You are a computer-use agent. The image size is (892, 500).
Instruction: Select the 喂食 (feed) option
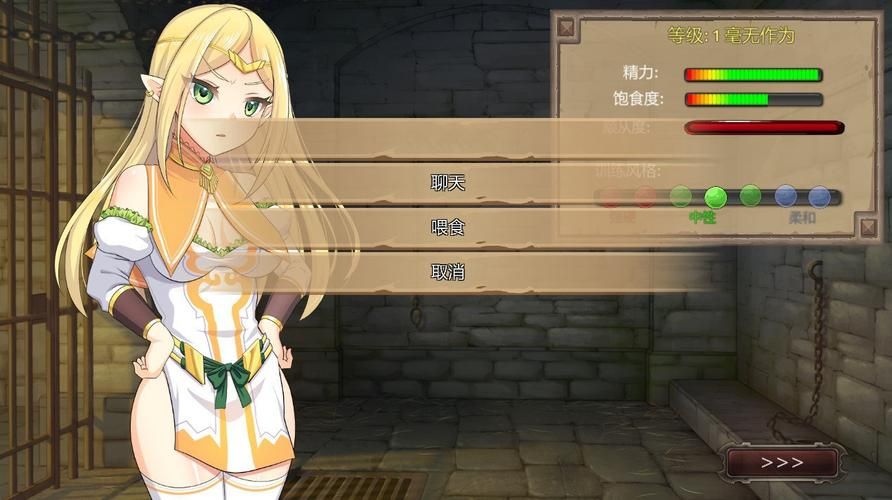[x=447, y=227]
